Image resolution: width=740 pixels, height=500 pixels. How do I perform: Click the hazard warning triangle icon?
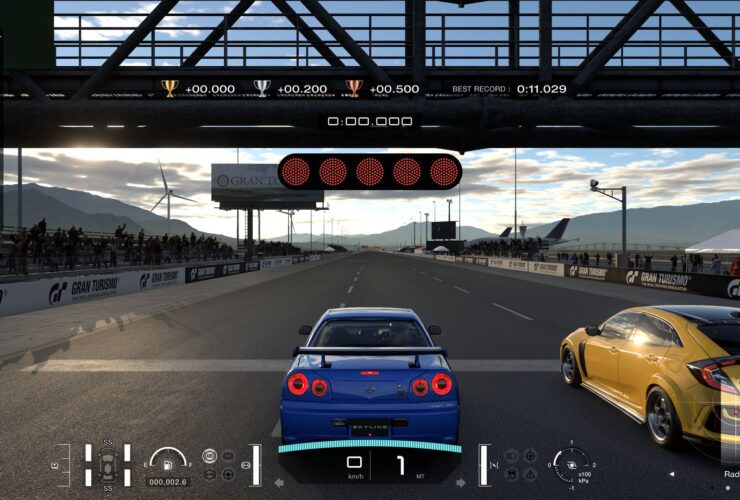tap(529, 474)
